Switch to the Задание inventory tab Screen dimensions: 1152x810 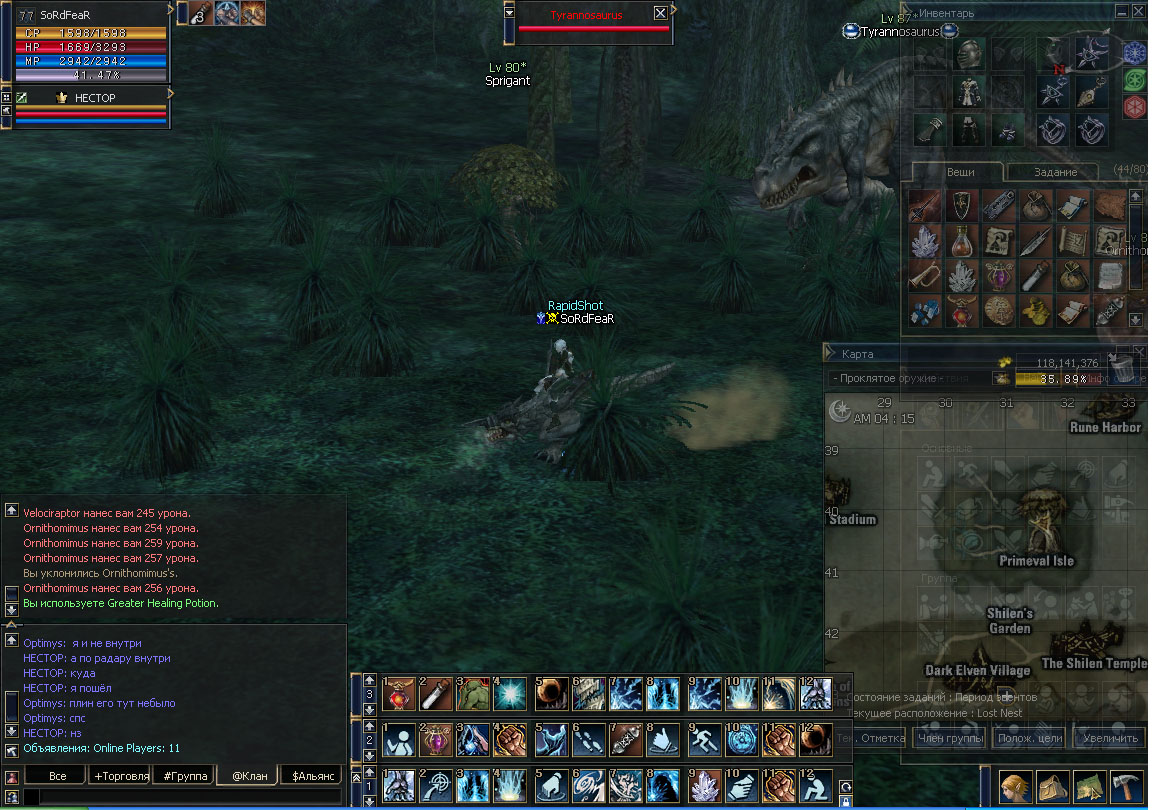pos(1055,172)
